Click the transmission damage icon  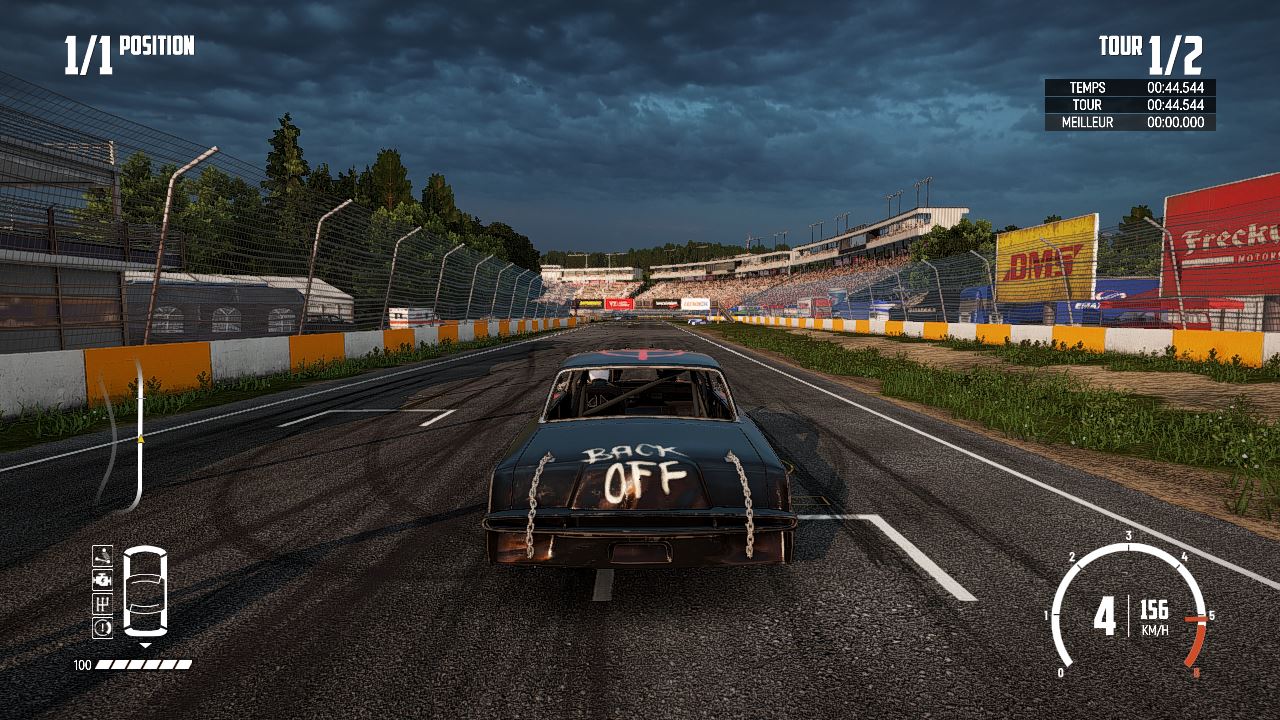(102, 605)
